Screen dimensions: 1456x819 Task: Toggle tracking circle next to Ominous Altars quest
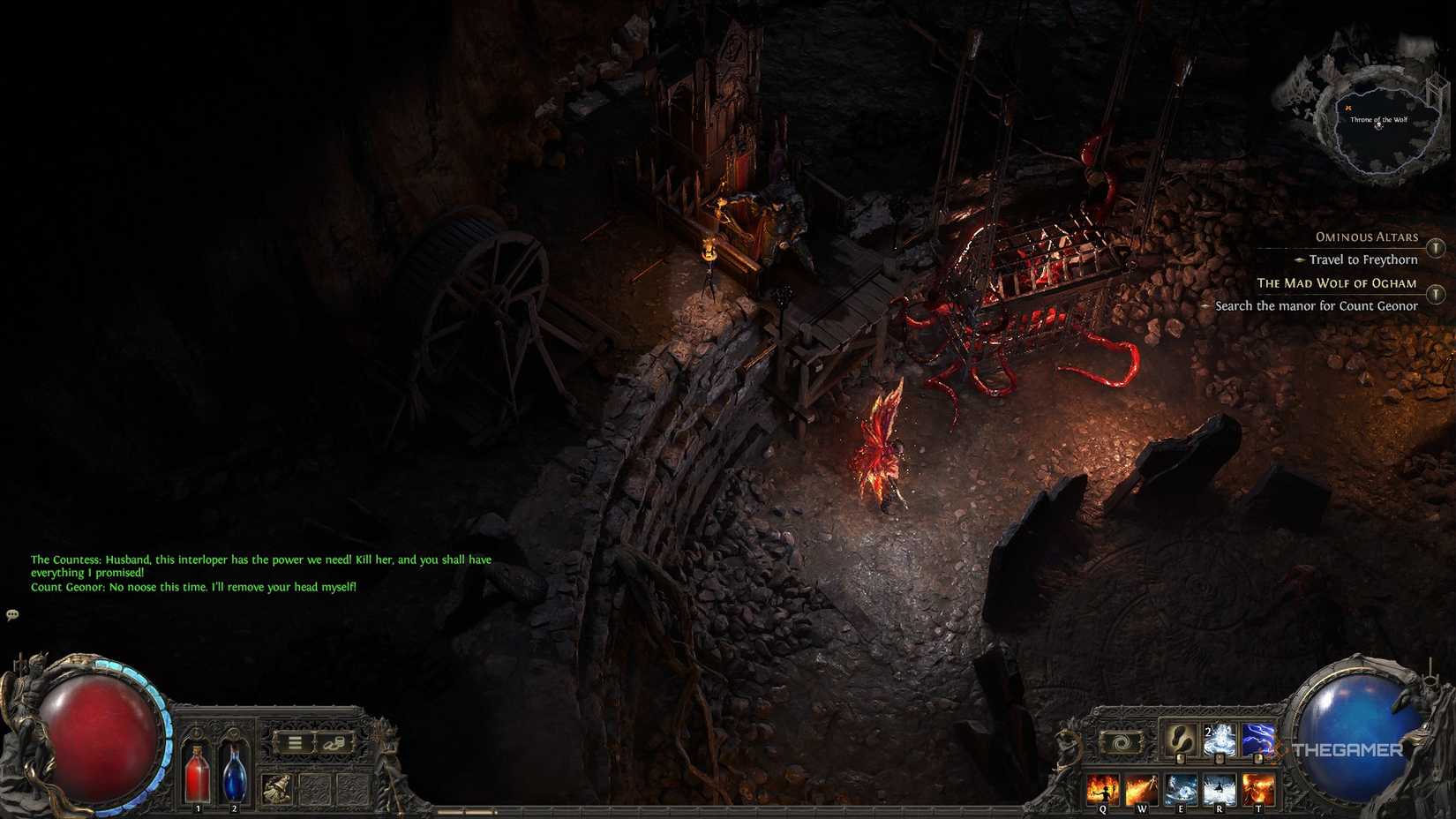point(1435,248)
